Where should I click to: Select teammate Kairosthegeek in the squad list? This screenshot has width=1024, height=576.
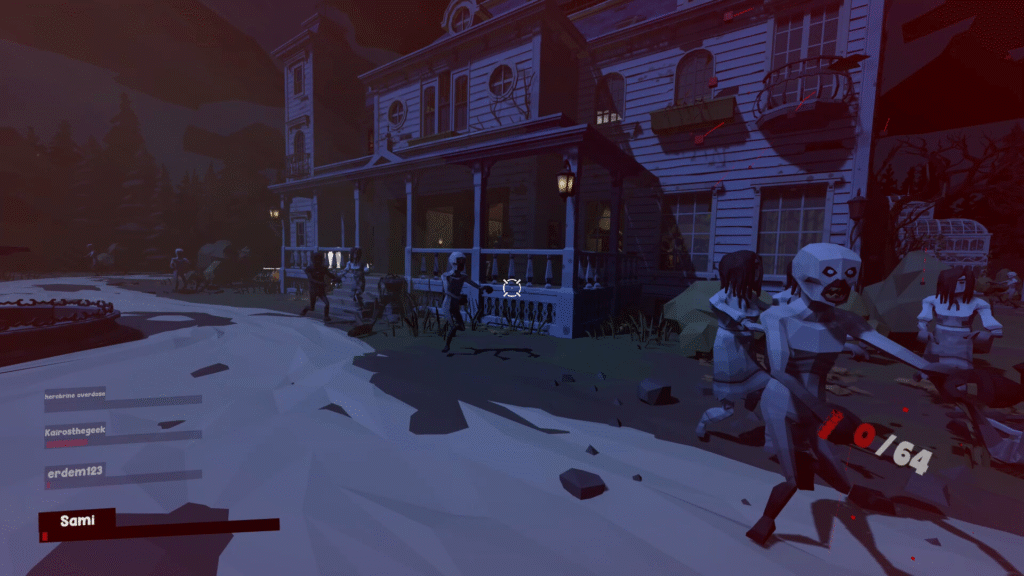pyautogui.click(x=76, y=431)
